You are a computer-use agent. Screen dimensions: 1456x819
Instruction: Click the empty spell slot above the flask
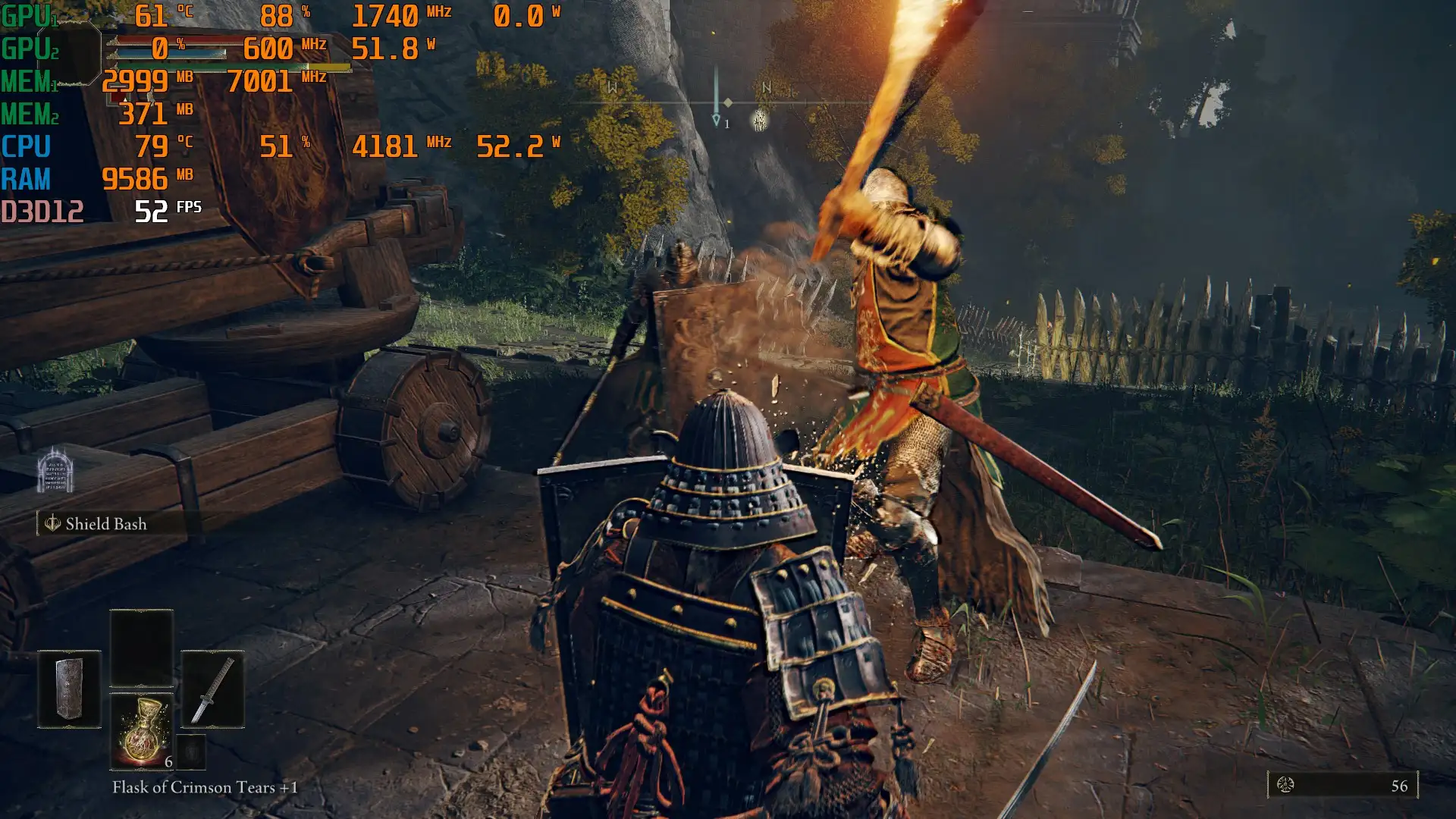tap(142, 647)
